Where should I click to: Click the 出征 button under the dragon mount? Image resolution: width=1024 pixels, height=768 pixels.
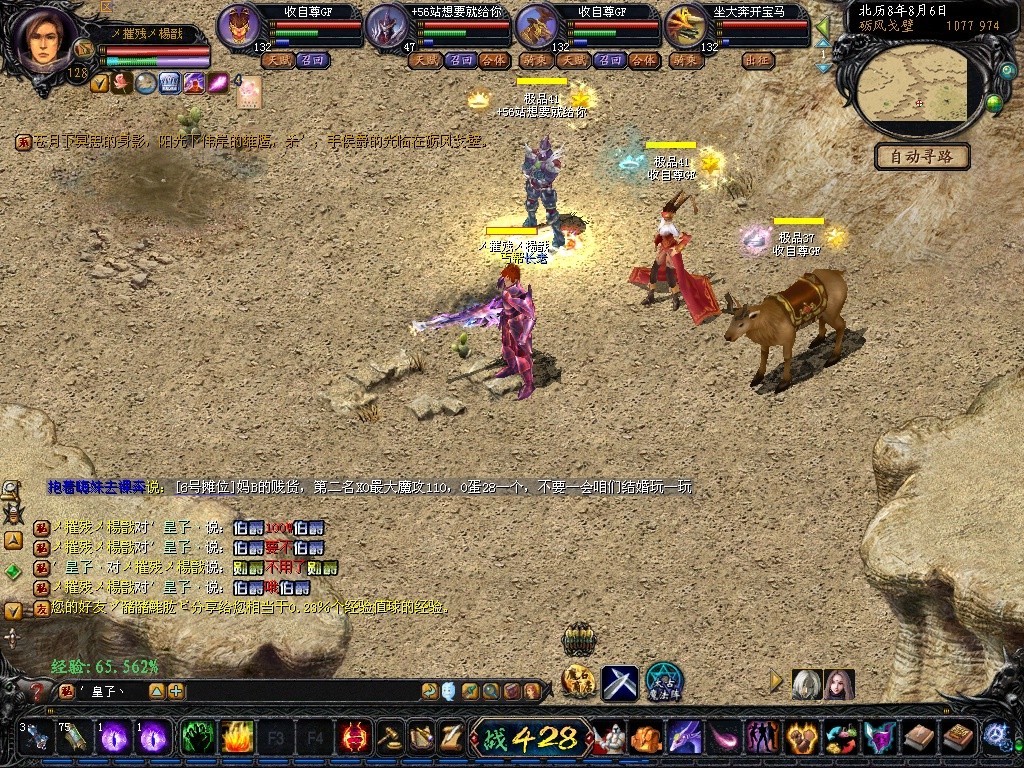tap(759, 60)
